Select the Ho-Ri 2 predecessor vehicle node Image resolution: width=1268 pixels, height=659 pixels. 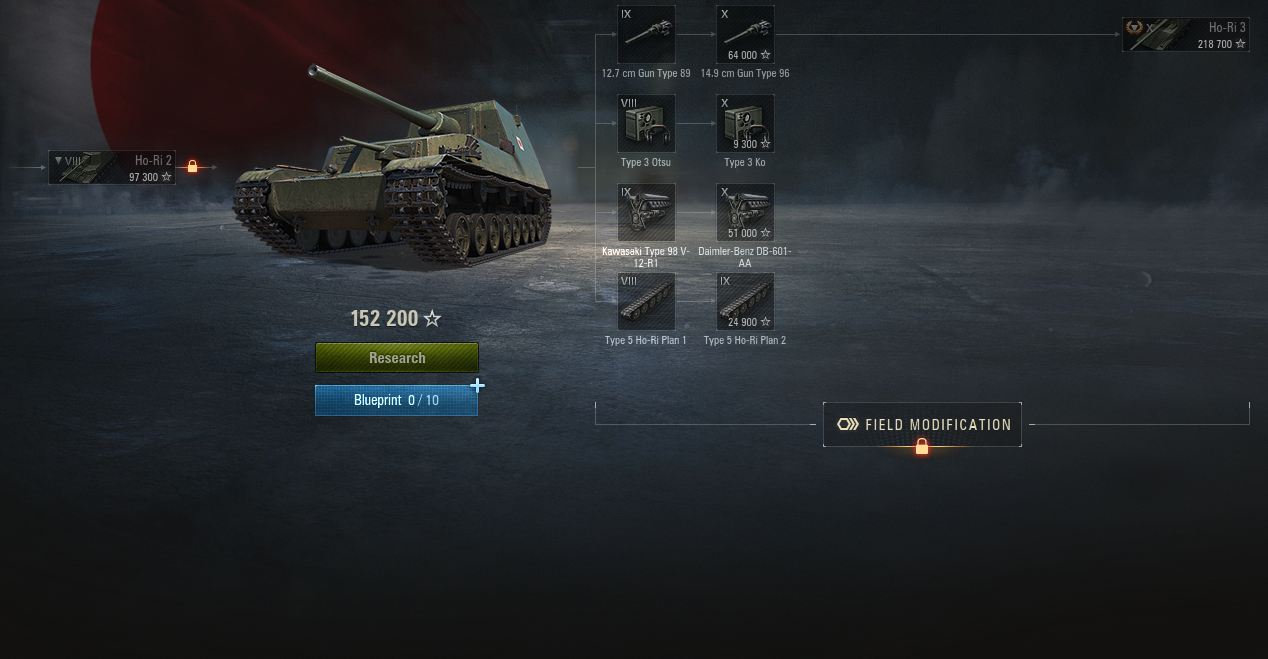[112, 168]
